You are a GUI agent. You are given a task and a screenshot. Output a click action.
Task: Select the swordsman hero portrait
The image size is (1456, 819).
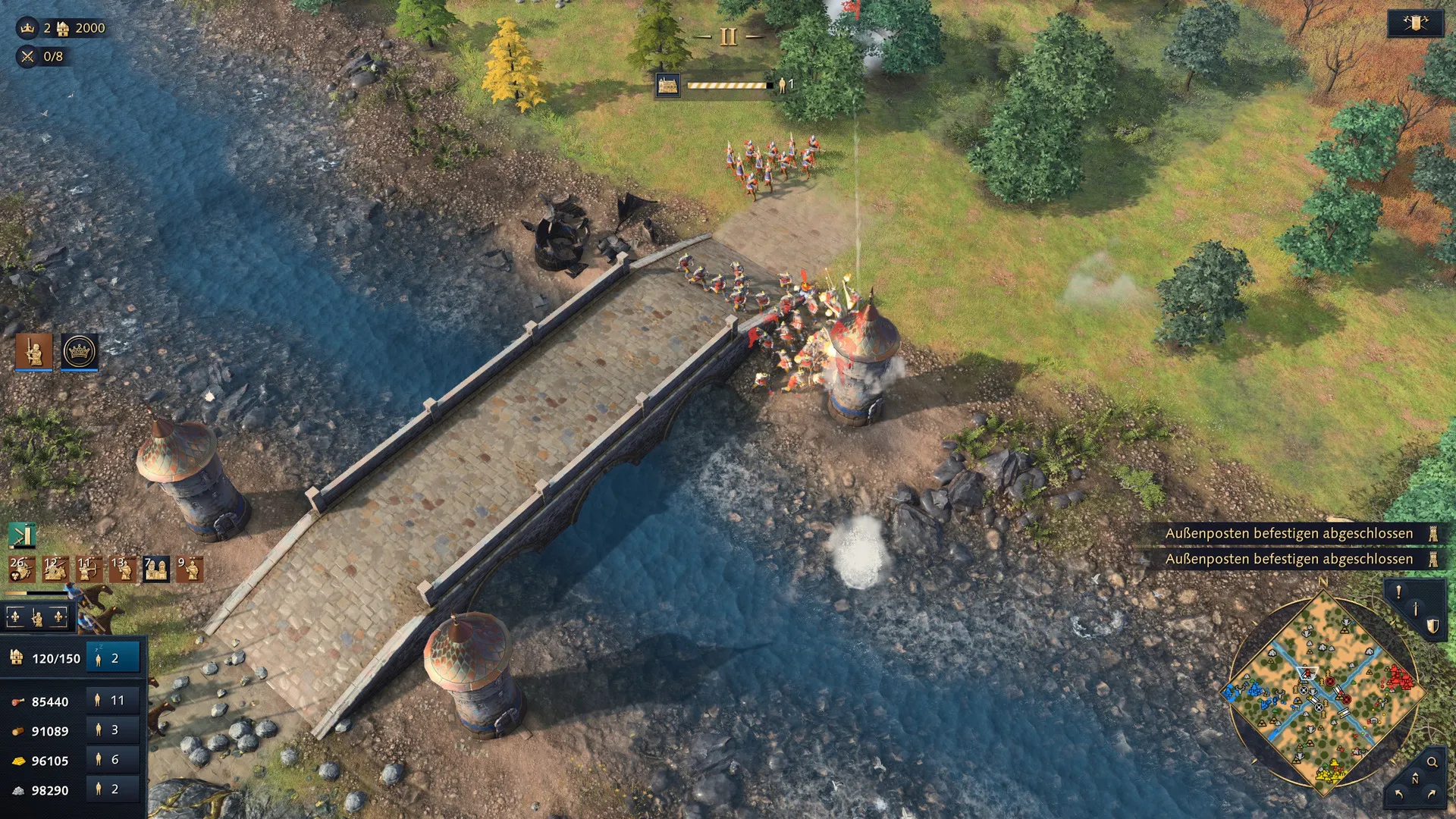tap(34, 351)
